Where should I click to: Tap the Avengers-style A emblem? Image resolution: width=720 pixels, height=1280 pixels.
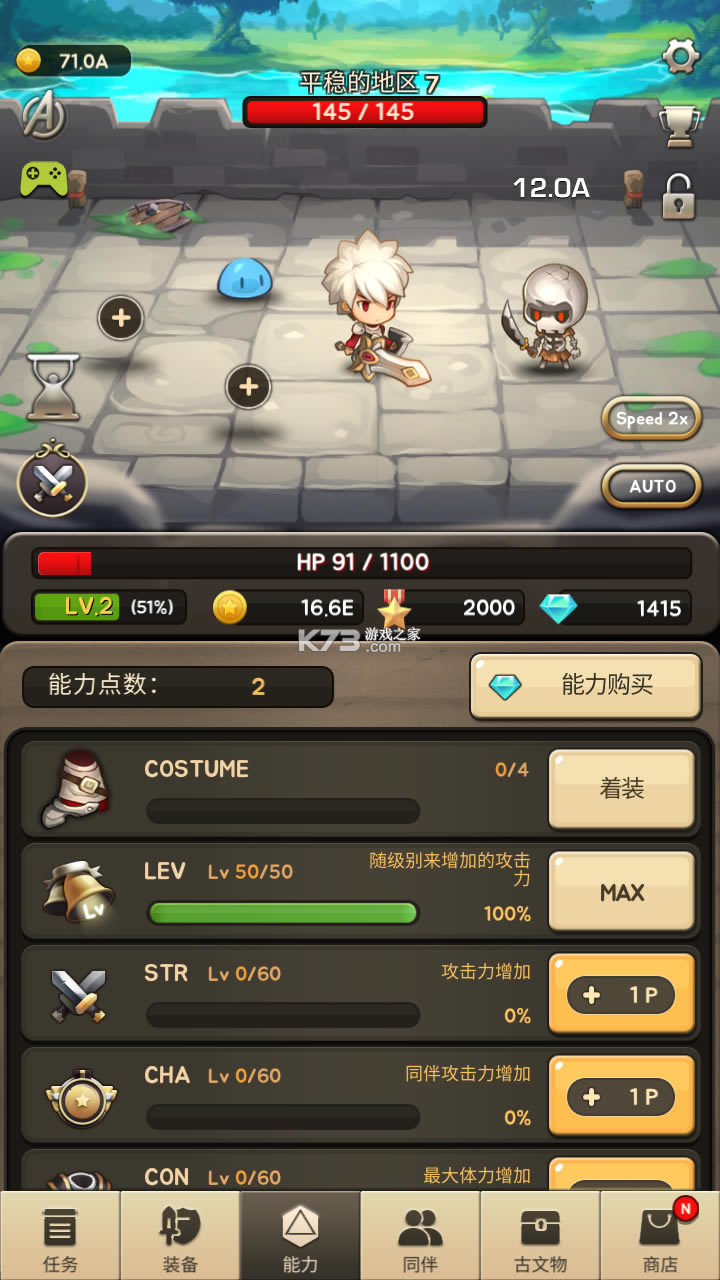click(44, 114)
